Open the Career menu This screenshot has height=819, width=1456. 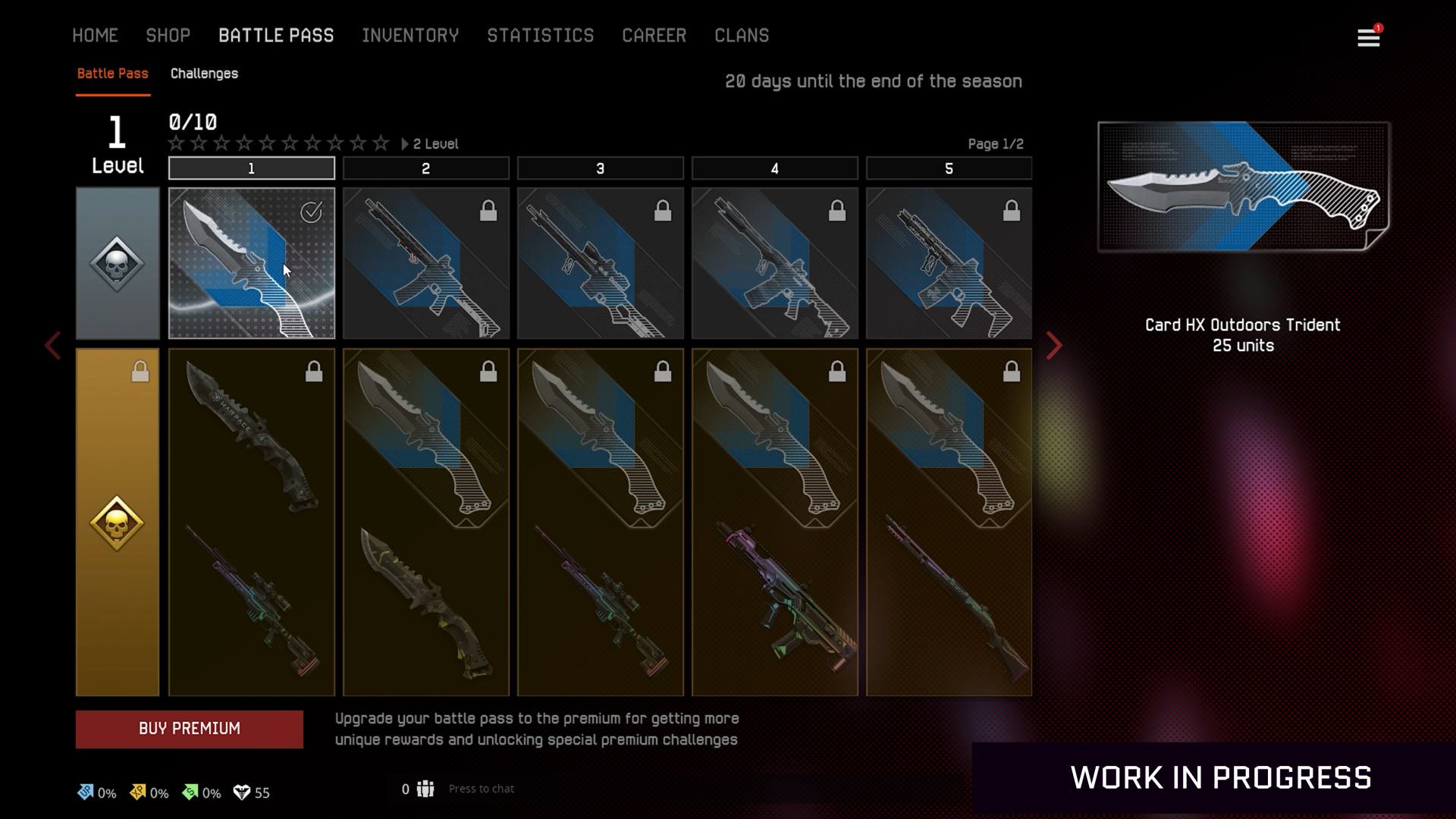[654, 36]
